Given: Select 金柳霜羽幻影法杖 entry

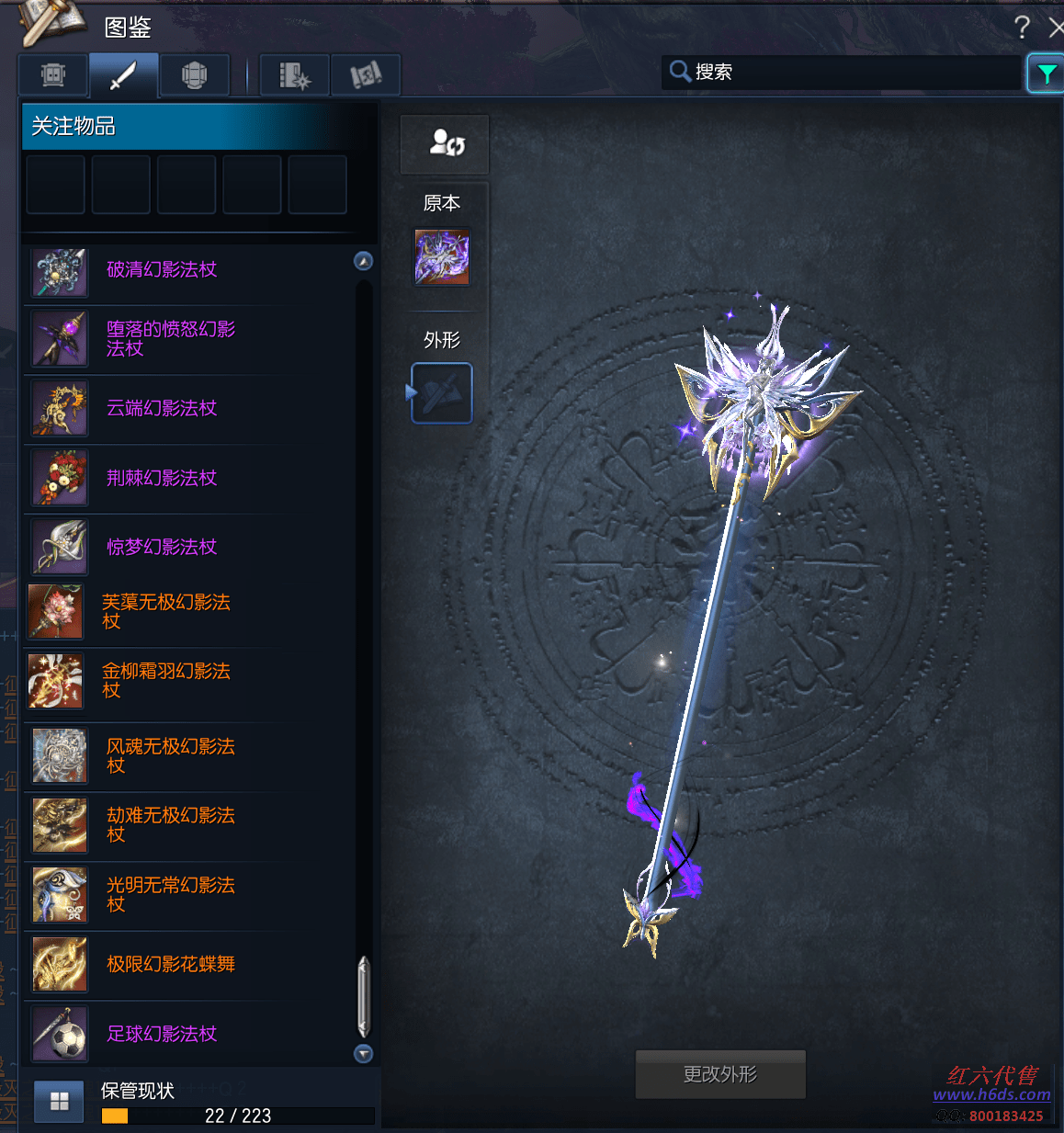Looking at the screenshot, I should point(165,681).
